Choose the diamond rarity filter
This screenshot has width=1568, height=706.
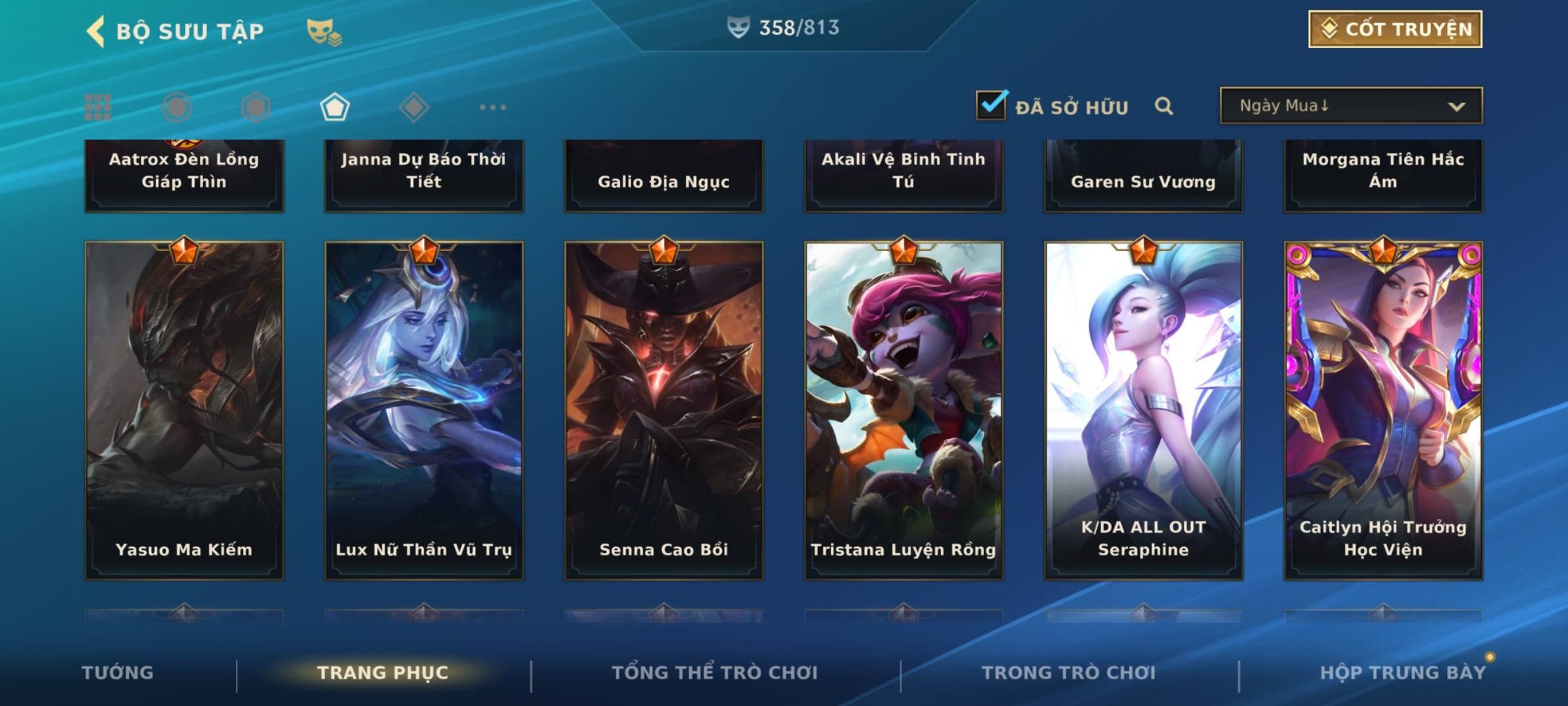414,107
